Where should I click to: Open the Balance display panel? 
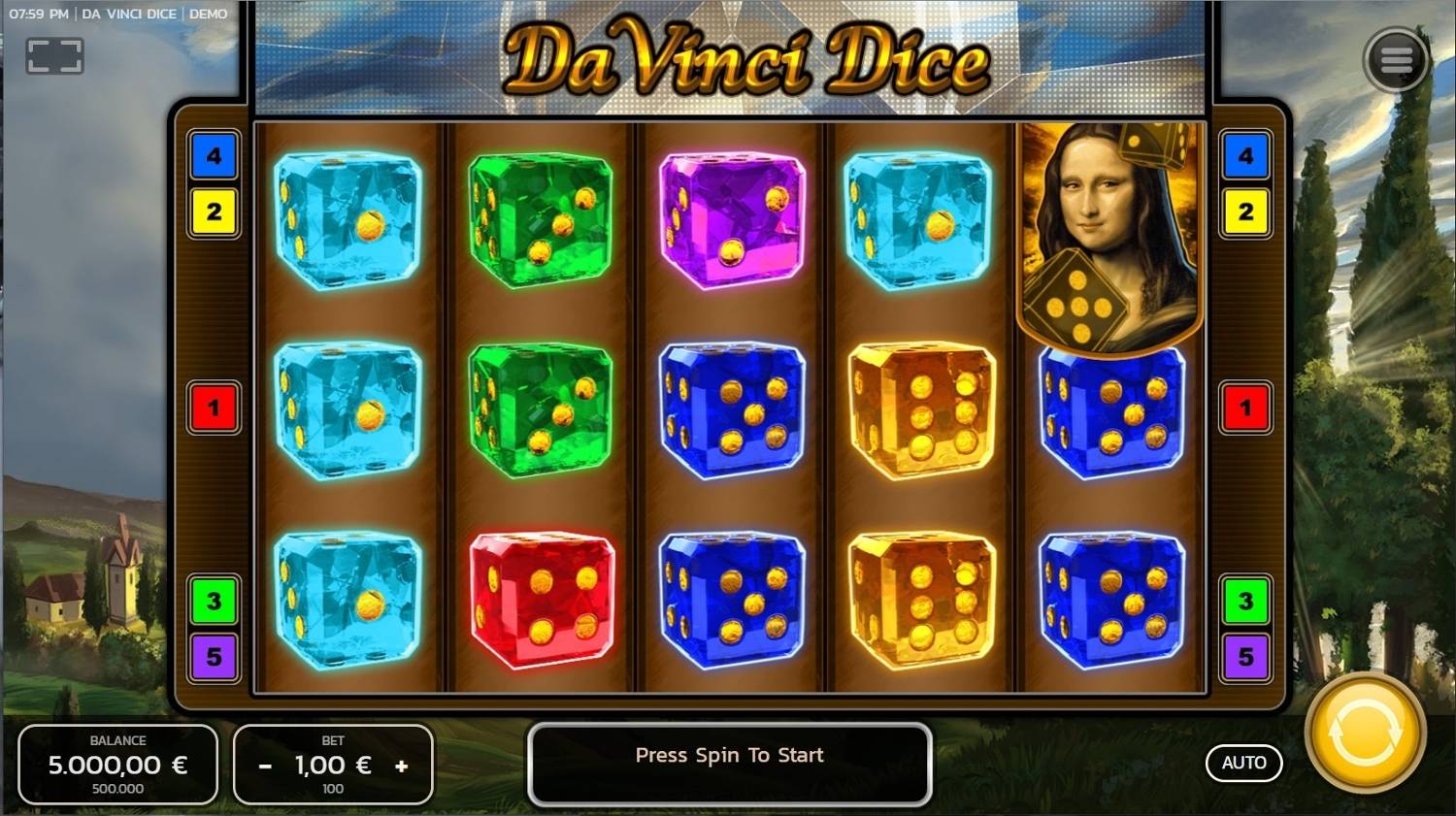point(116,765)
